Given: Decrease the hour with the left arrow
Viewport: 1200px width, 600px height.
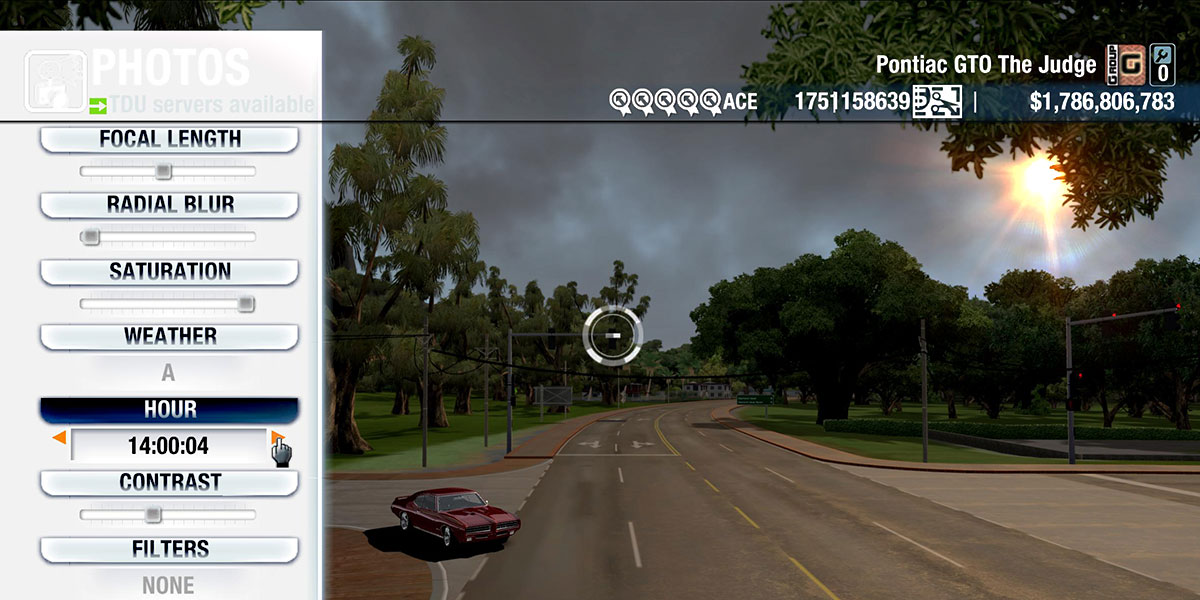Looking at the screenshot, I should click(60, 438).
